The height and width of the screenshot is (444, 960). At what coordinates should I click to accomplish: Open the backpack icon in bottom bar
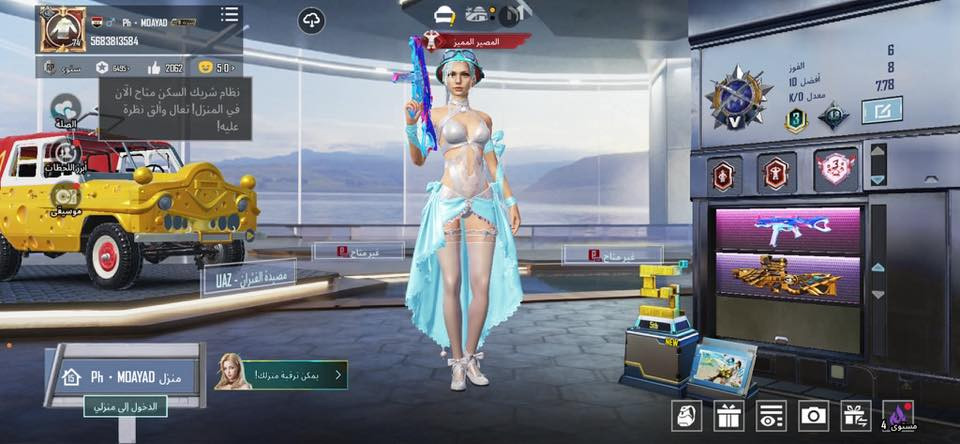coord(685,415)
